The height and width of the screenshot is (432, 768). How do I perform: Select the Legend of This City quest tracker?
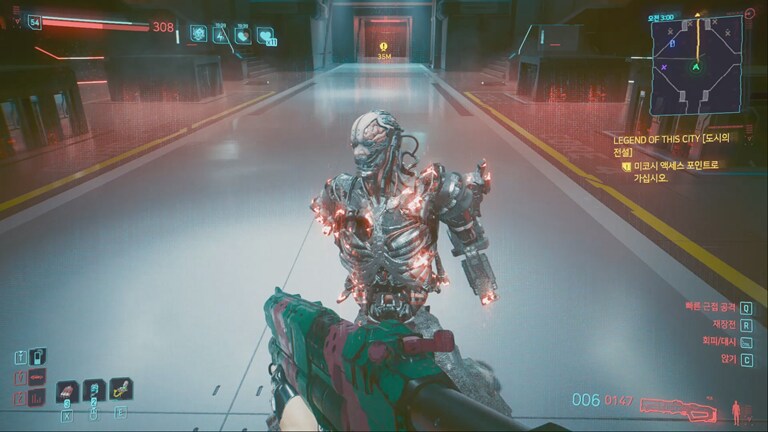pos(665,148)
